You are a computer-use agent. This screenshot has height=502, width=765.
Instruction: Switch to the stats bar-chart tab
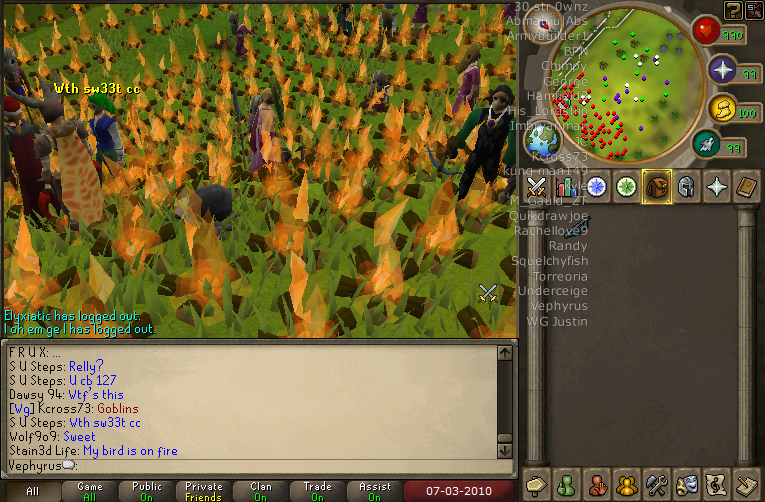pyautogui.click(x=567, y=186)
